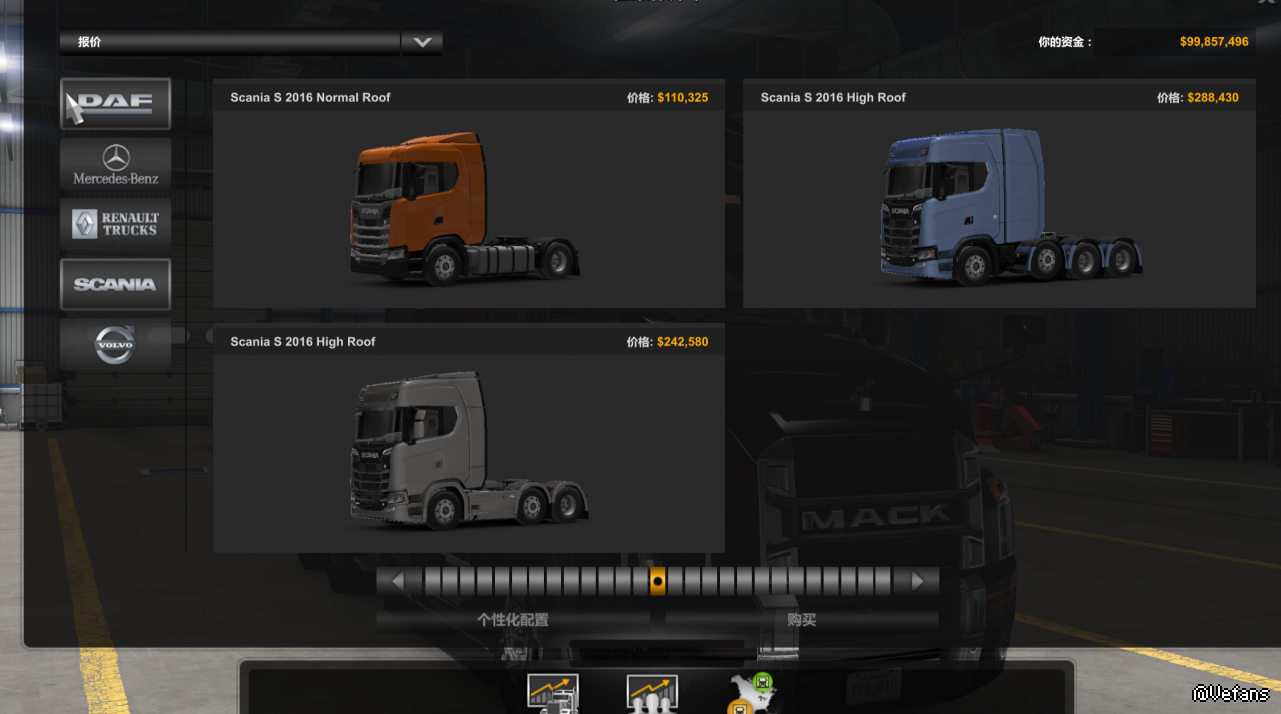Image resolution: width=1281 pixels, height=714 pixels.
Task: Open the drivers chart icon
Action: pyautogui.click(x=652, y=694)
